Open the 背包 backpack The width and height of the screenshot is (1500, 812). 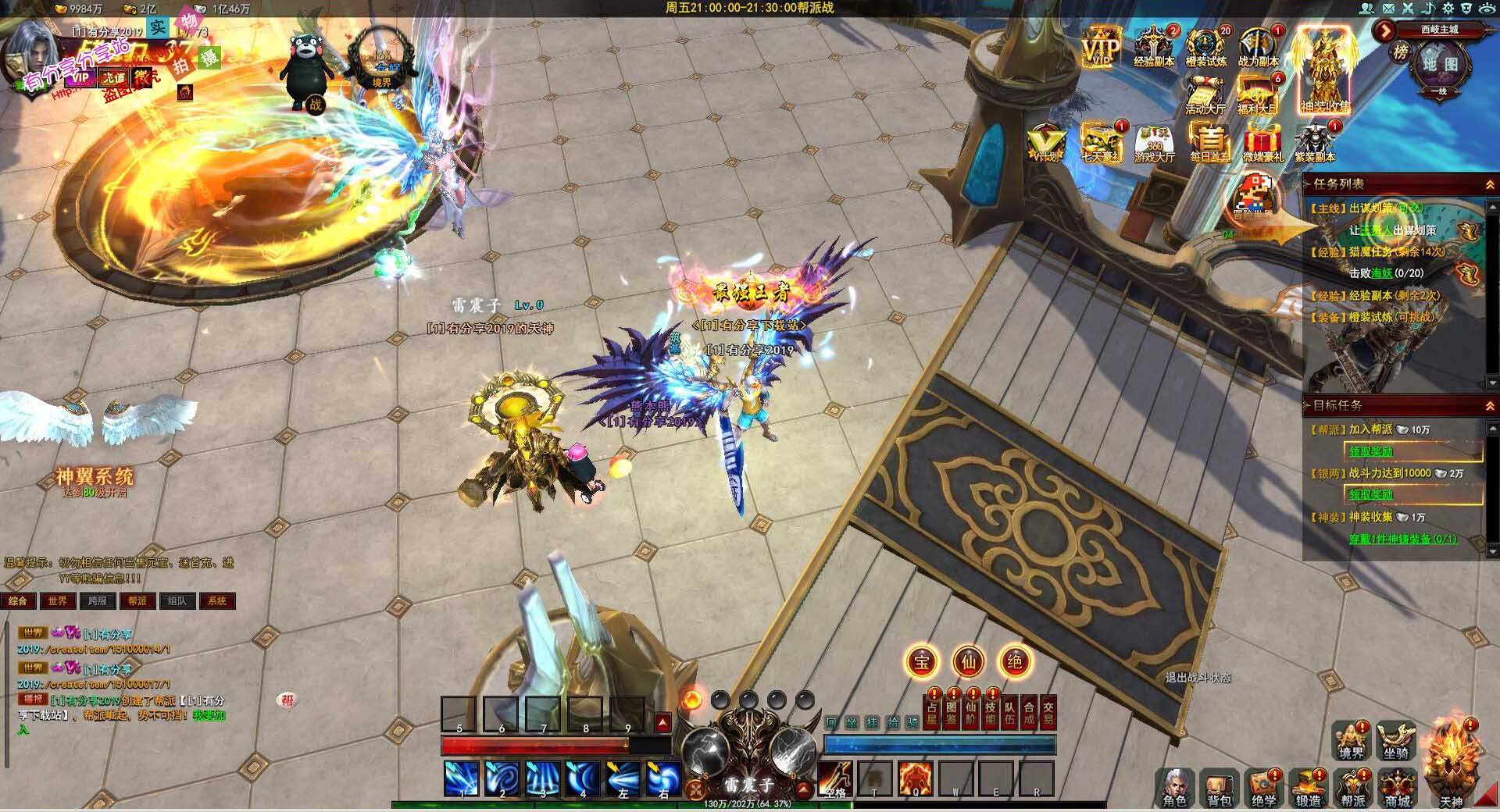(x=1219, y=786)
